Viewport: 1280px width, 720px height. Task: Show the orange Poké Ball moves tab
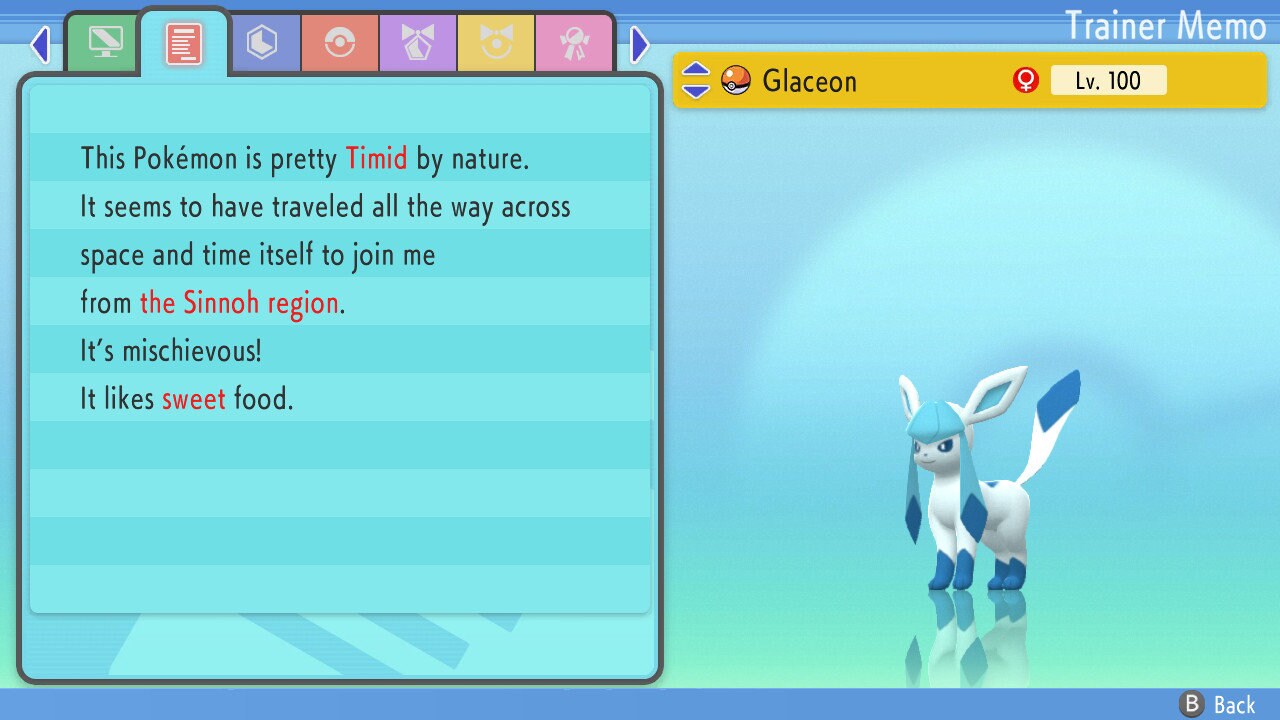pos(340,43)
